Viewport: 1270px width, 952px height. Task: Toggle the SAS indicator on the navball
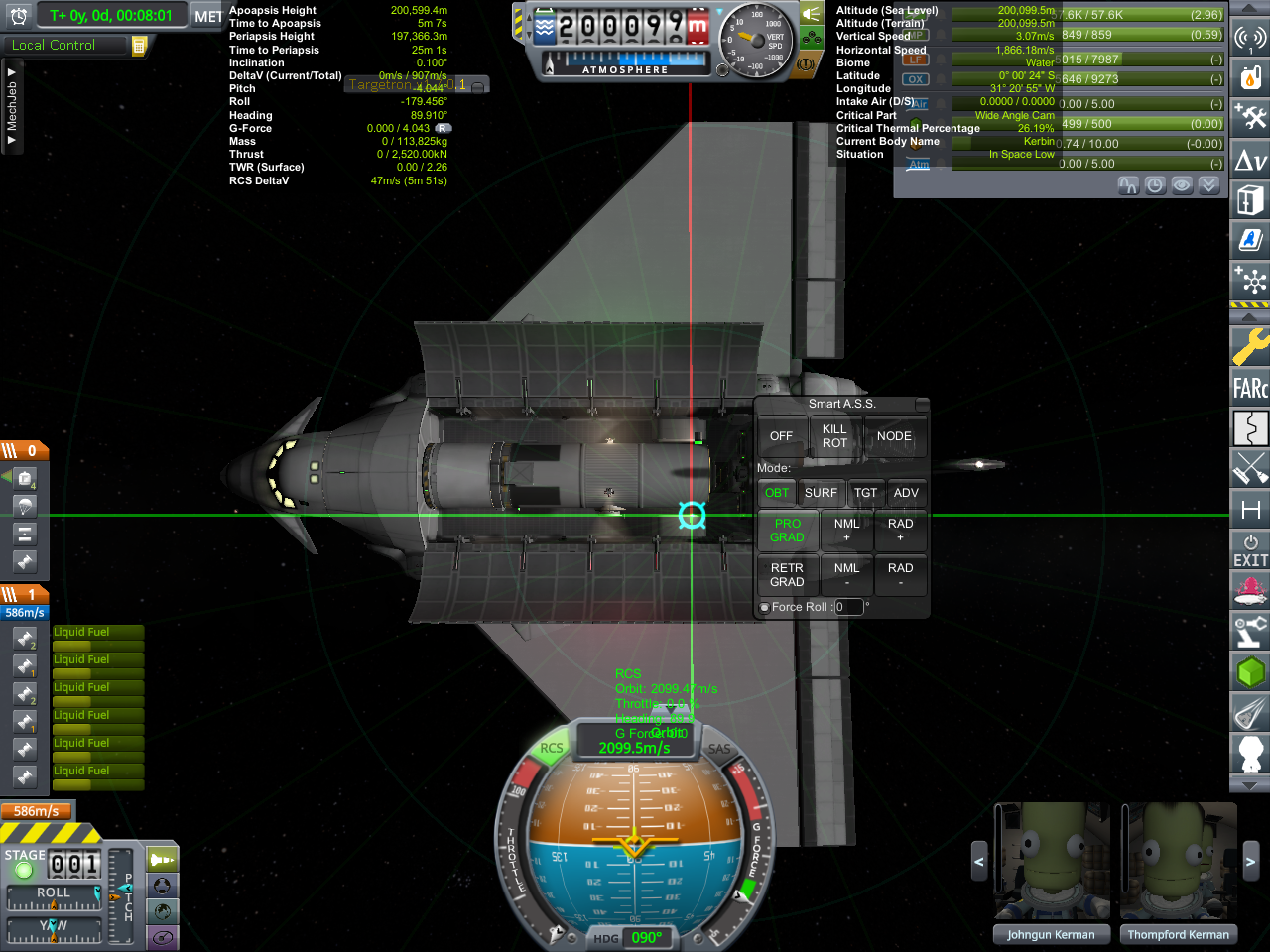pos(719,750)
